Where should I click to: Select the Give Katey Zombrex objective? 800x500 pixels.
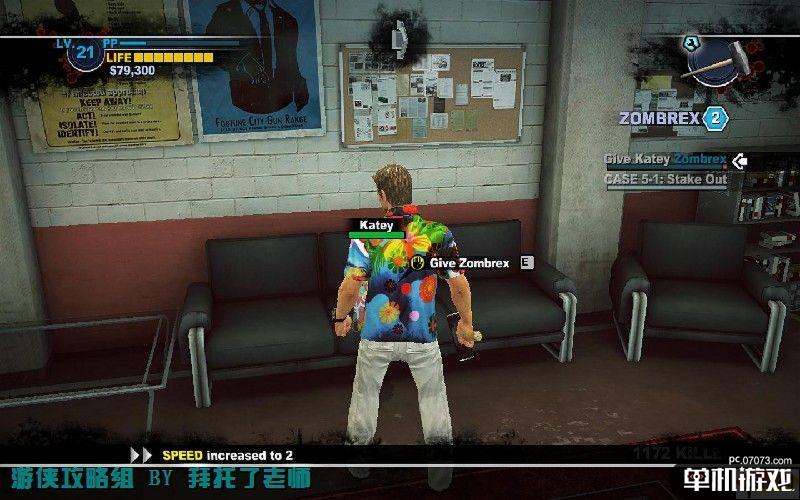pos(665,159)
